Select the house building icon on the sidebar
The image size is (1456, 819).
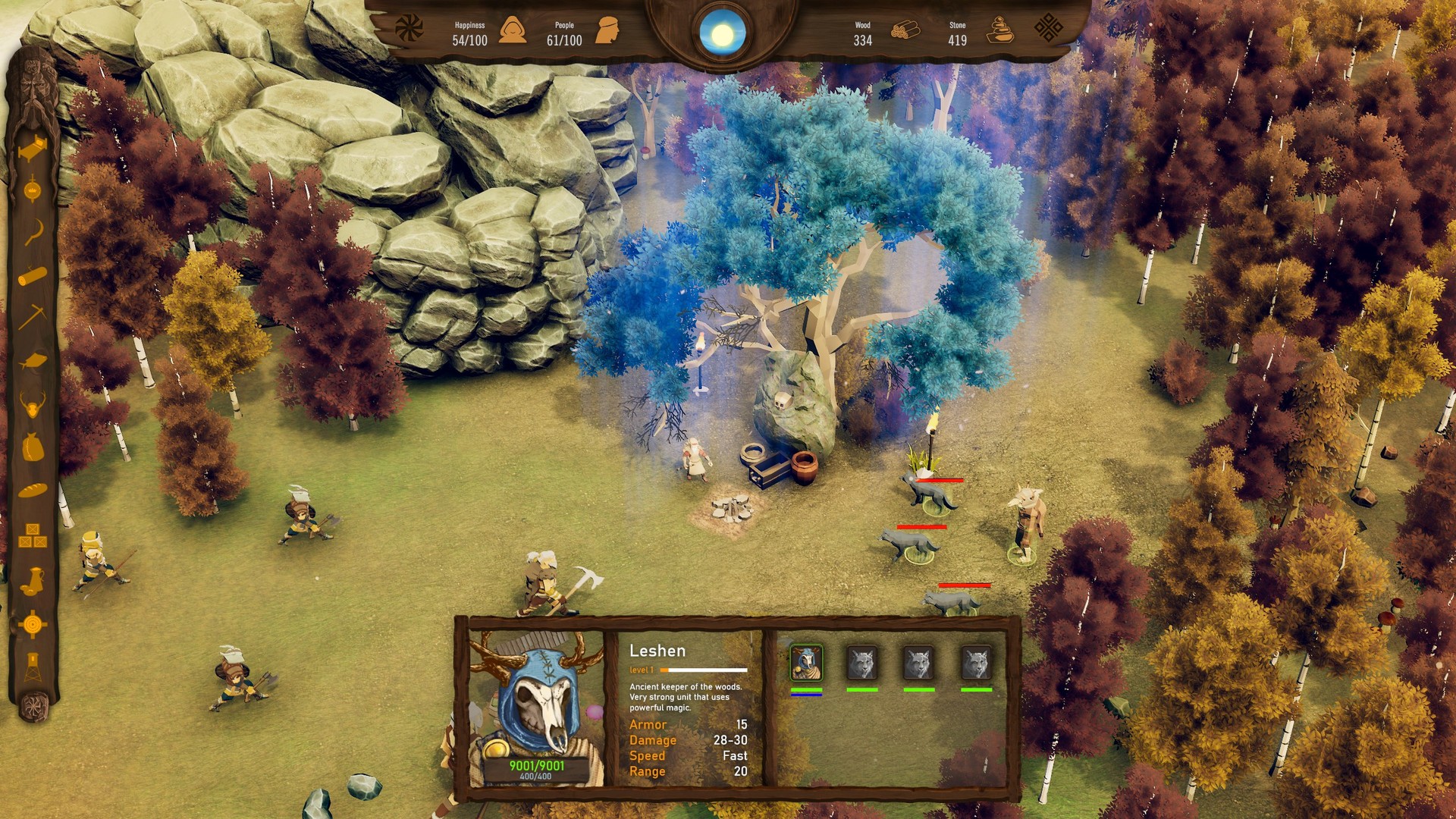[34, 149]
